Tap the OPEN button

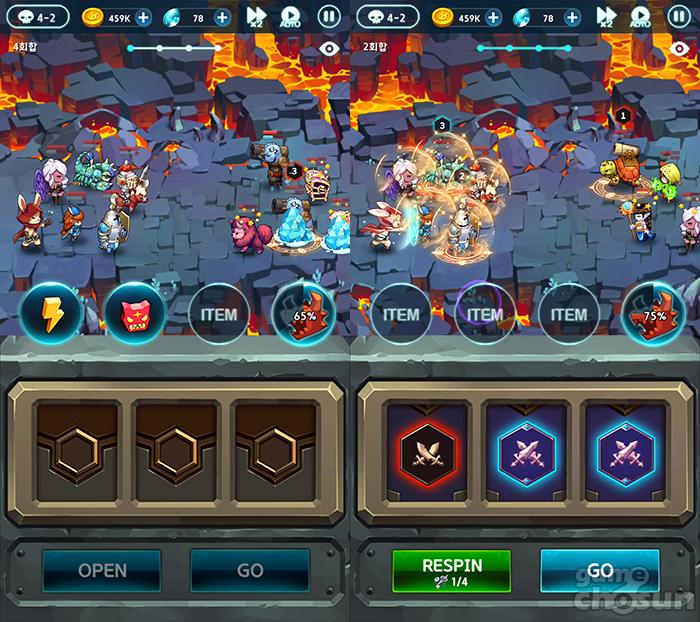[x=102, y=570]
